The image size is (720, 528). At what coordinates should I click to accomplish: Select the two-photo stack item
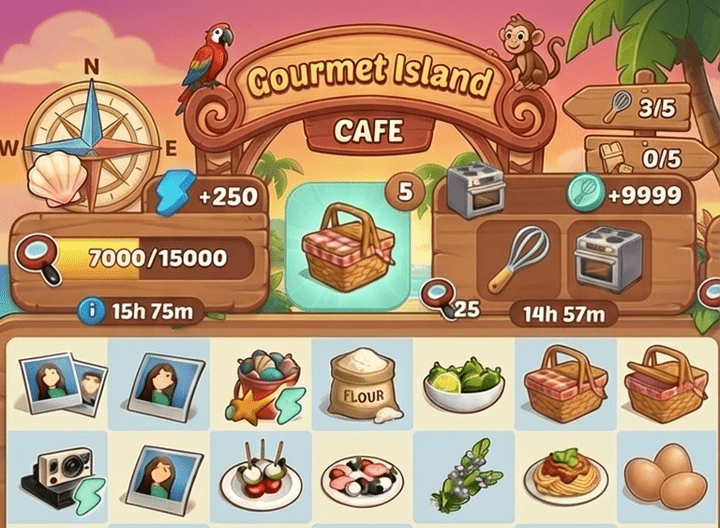click(x=56, y=385)
